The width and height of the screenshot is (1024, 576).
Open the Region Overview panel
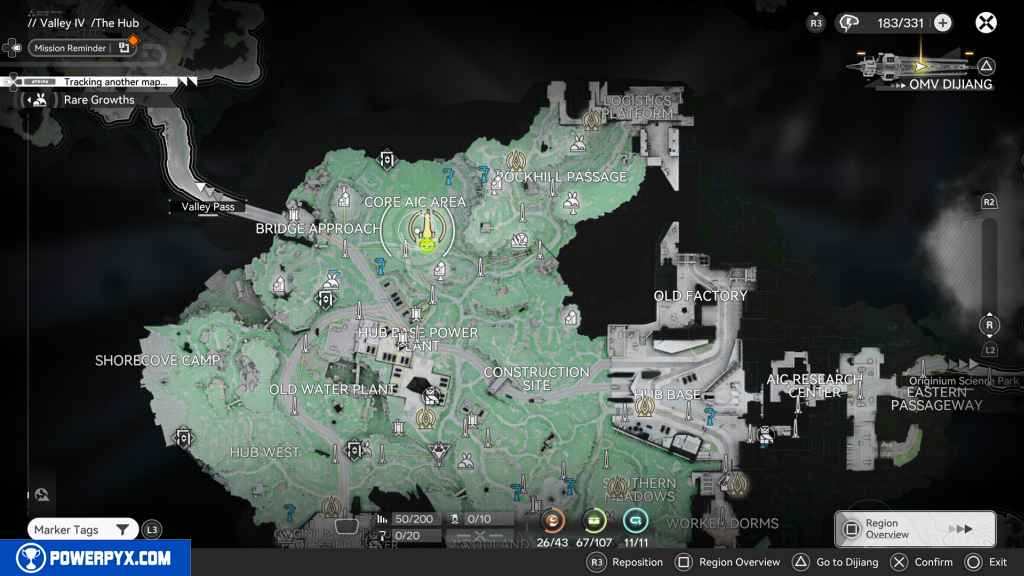point(915,529)
